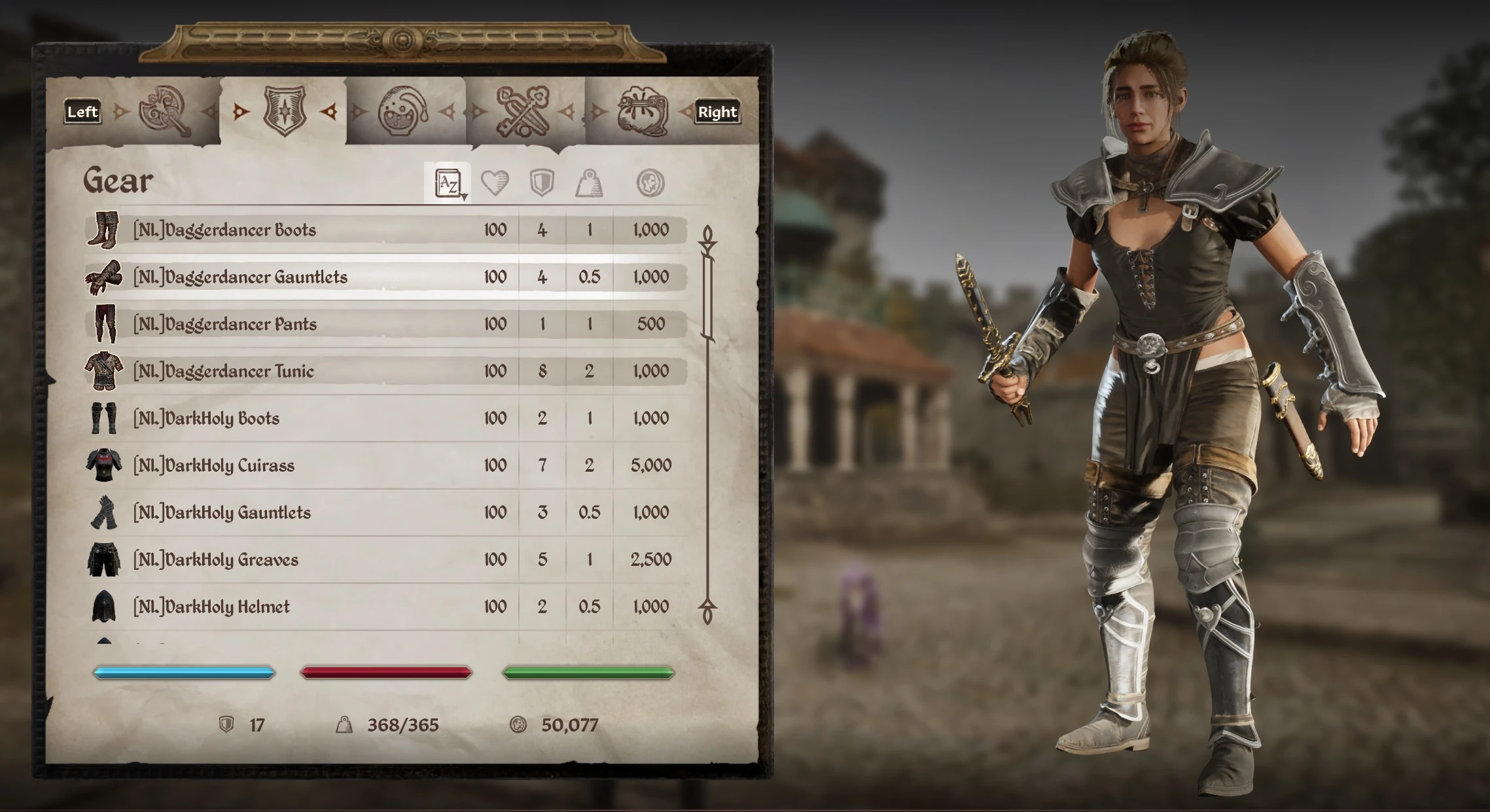The width and height of the screenshot is (1490, 812).
Task: Sort gear by armor rating shield icon
Action: point(542,183)
